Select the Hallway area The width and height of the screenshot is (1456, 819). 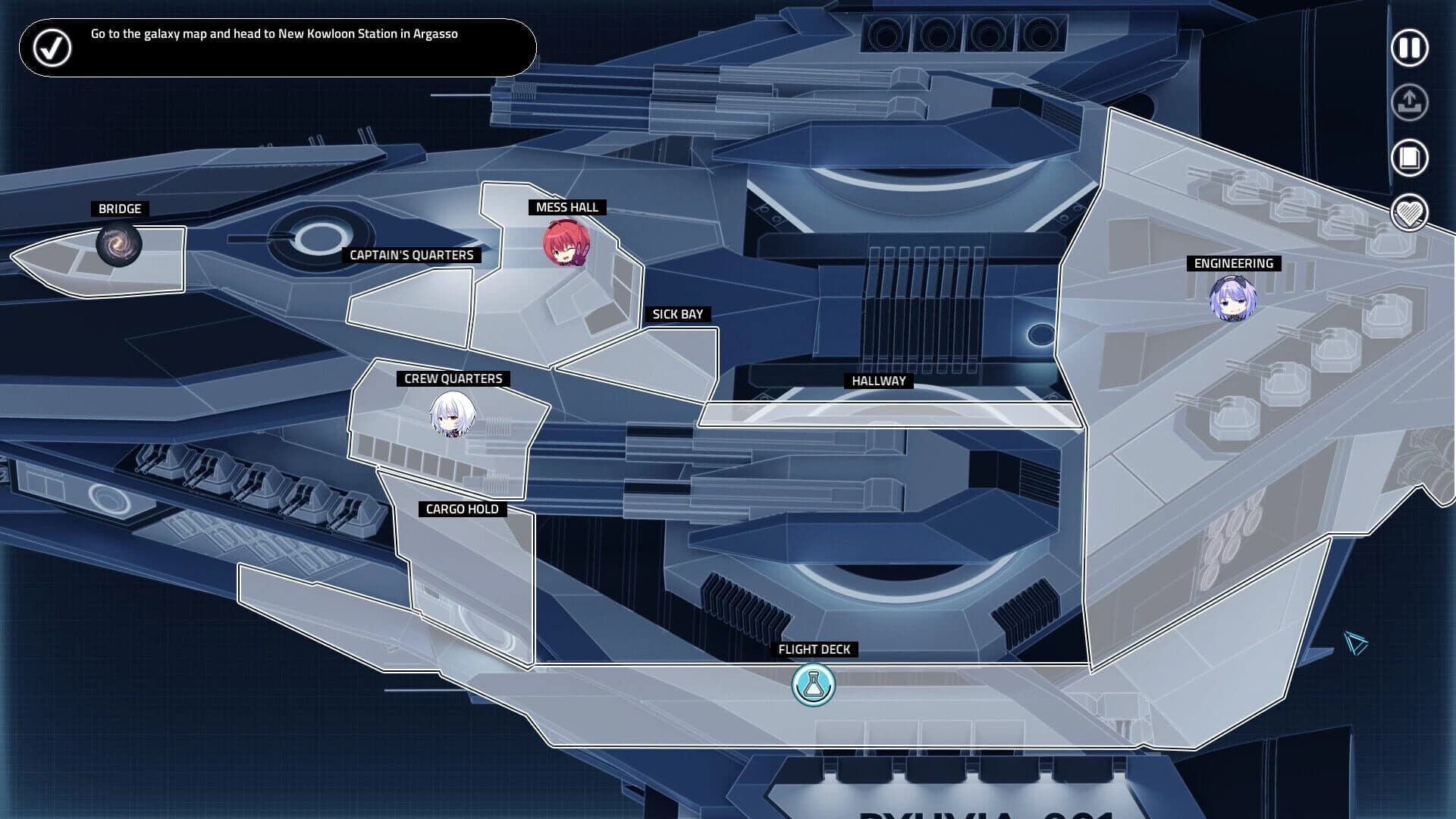[877, 381]
